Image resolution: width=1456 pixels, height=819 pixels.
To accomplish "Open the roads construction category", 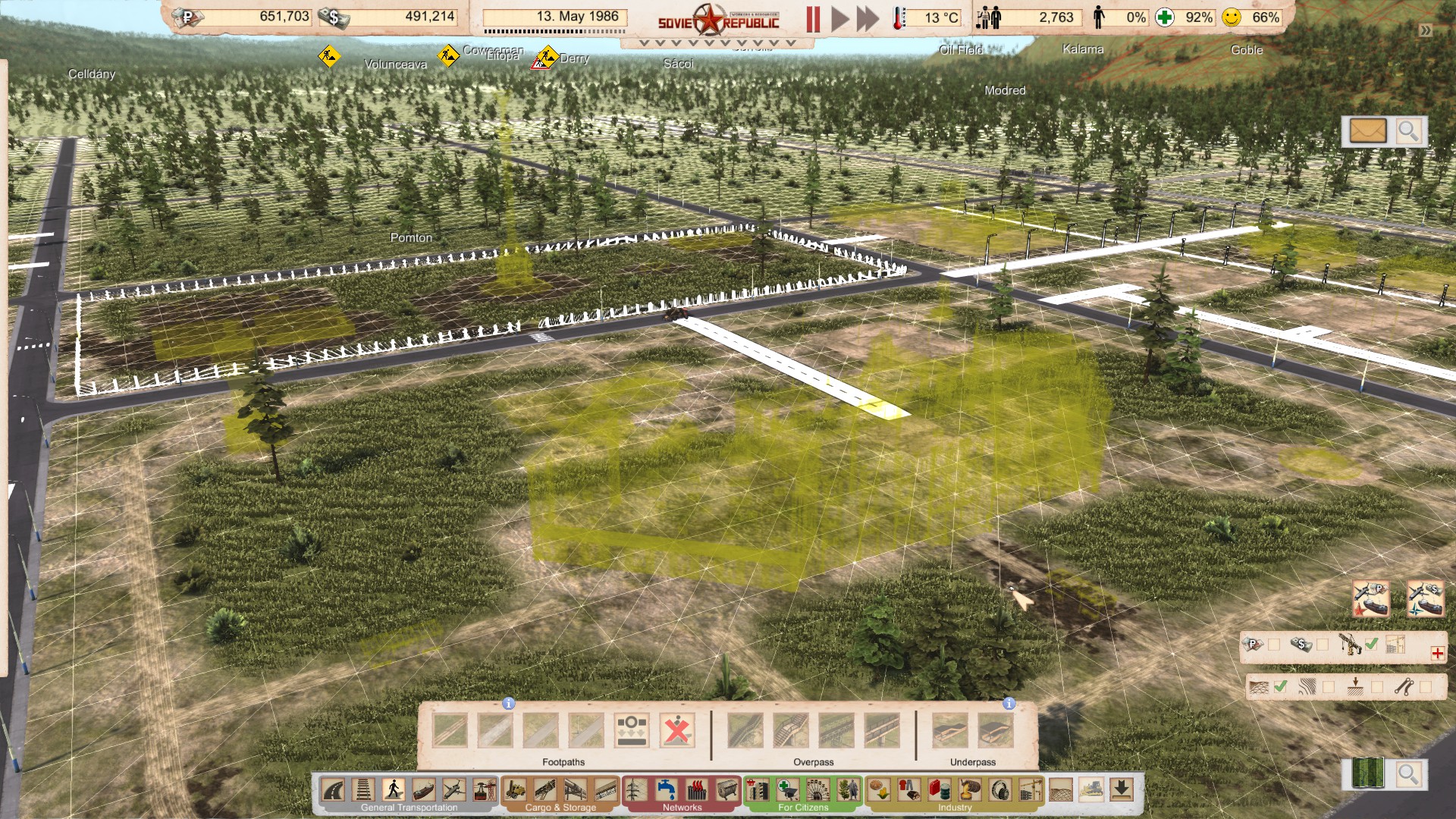I will 333,789.
